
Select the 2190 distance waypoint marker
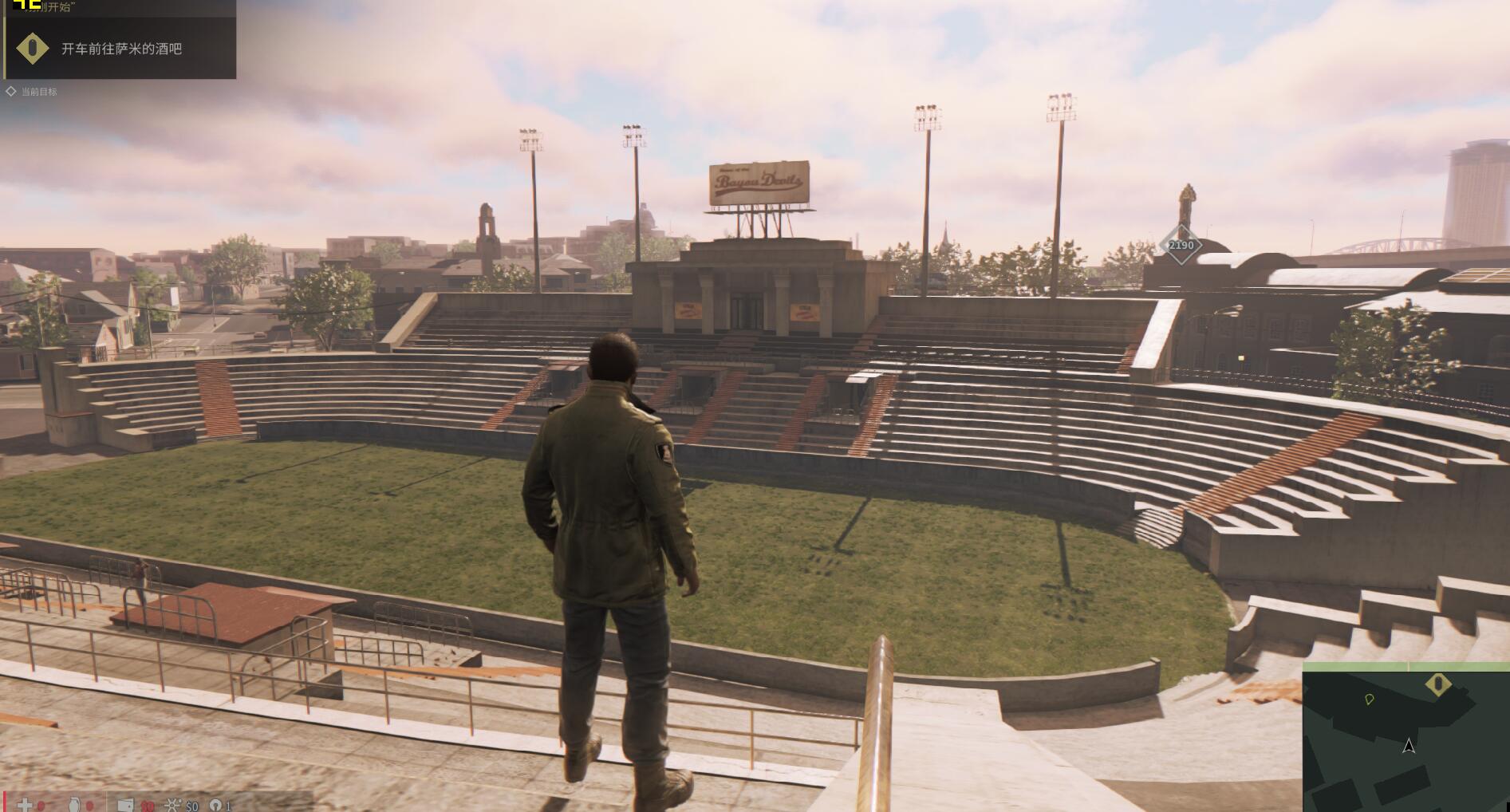coord(1181,245)
